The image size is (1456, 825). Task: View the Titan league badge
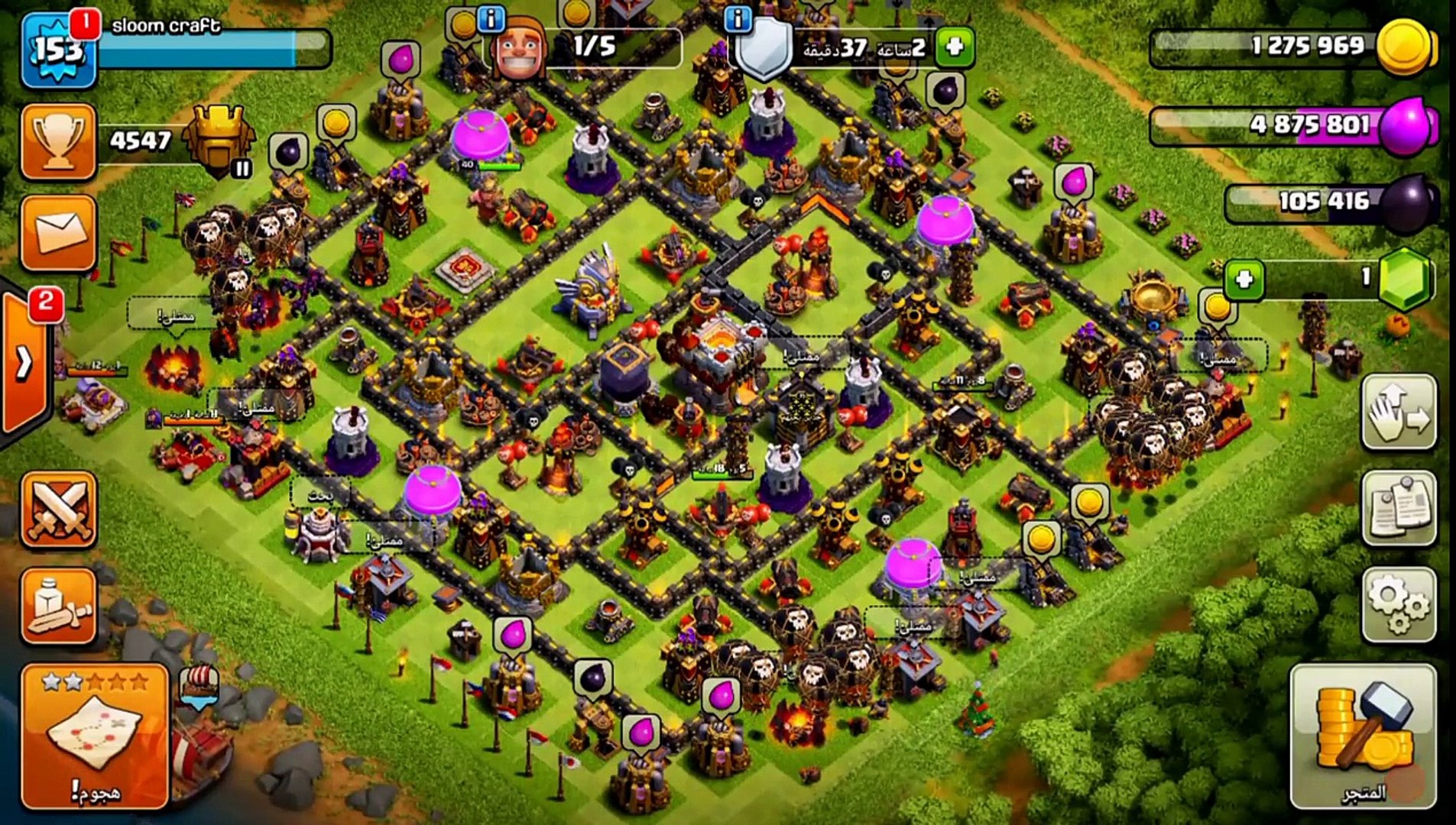(x=220, y=139)
